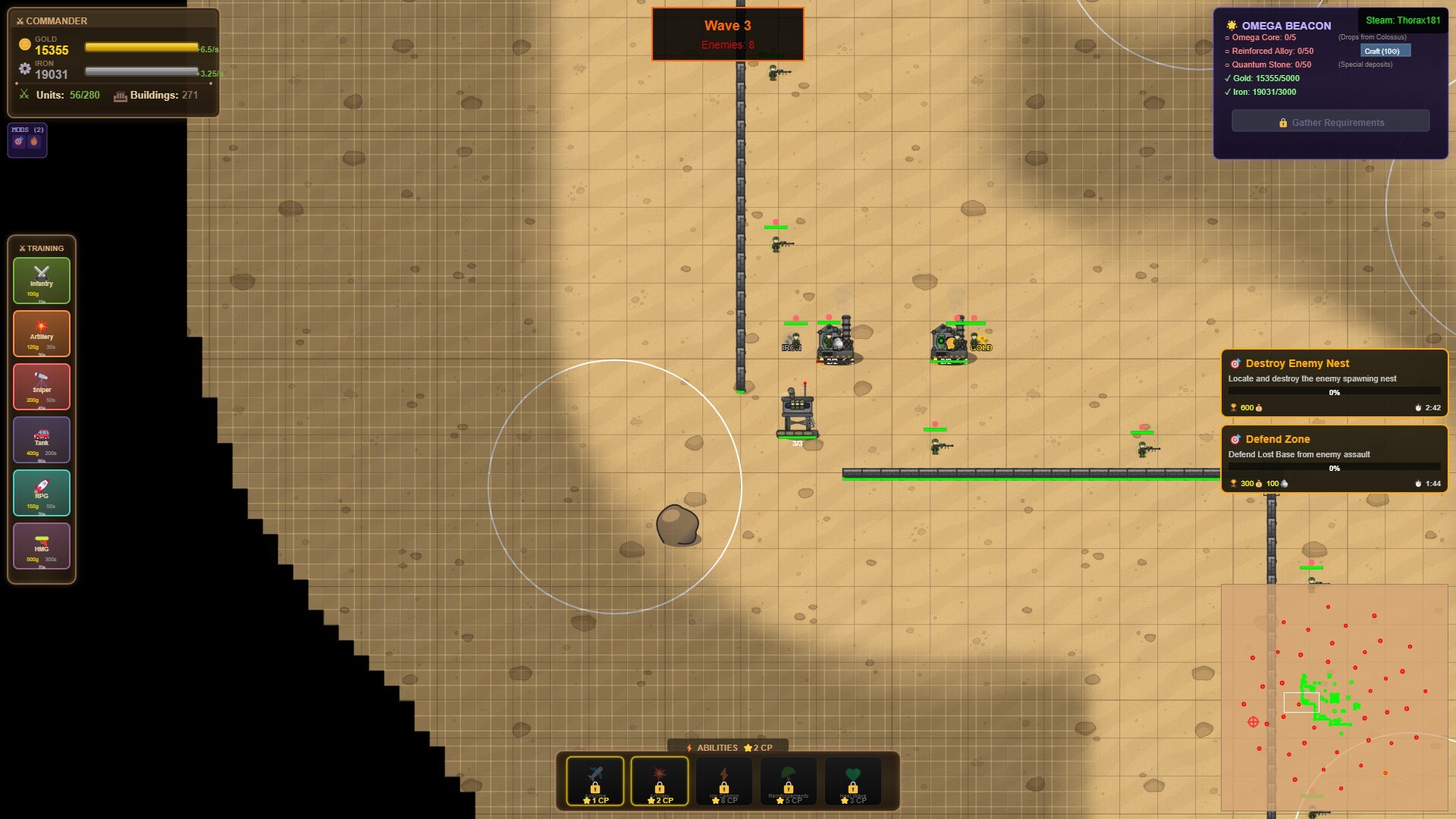Expand the ABILITIES bar header

pyautogui.click(x=726, y=747)
